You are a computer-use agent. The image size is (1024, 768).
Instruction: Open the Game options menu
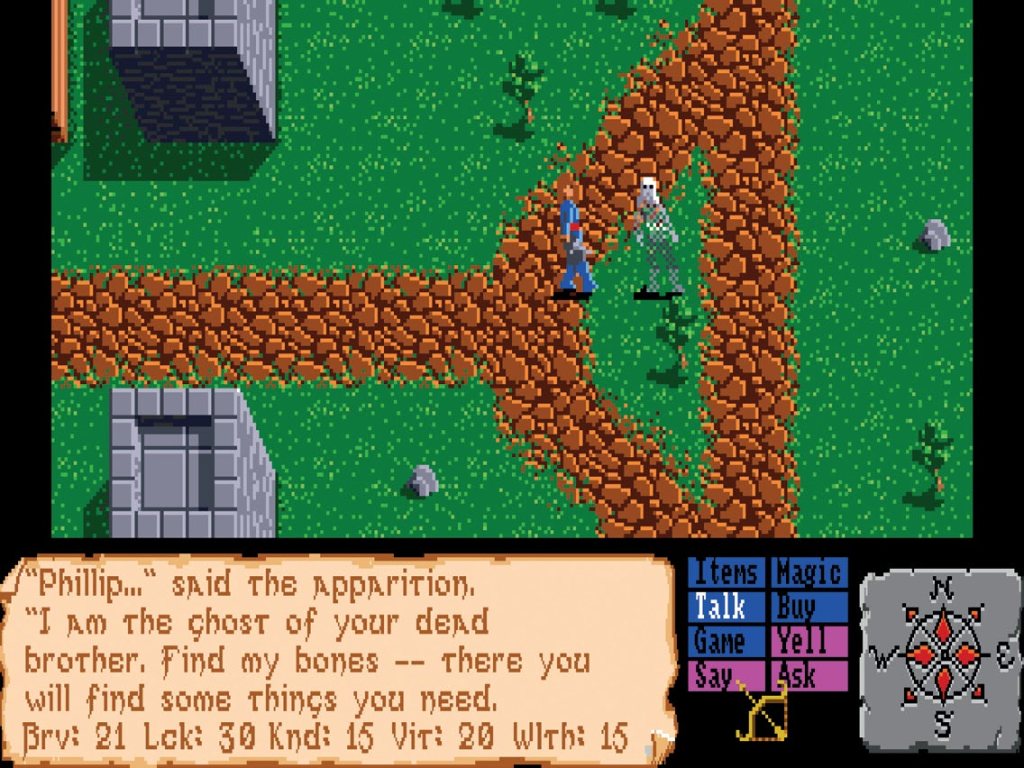(x=726, y=641)
